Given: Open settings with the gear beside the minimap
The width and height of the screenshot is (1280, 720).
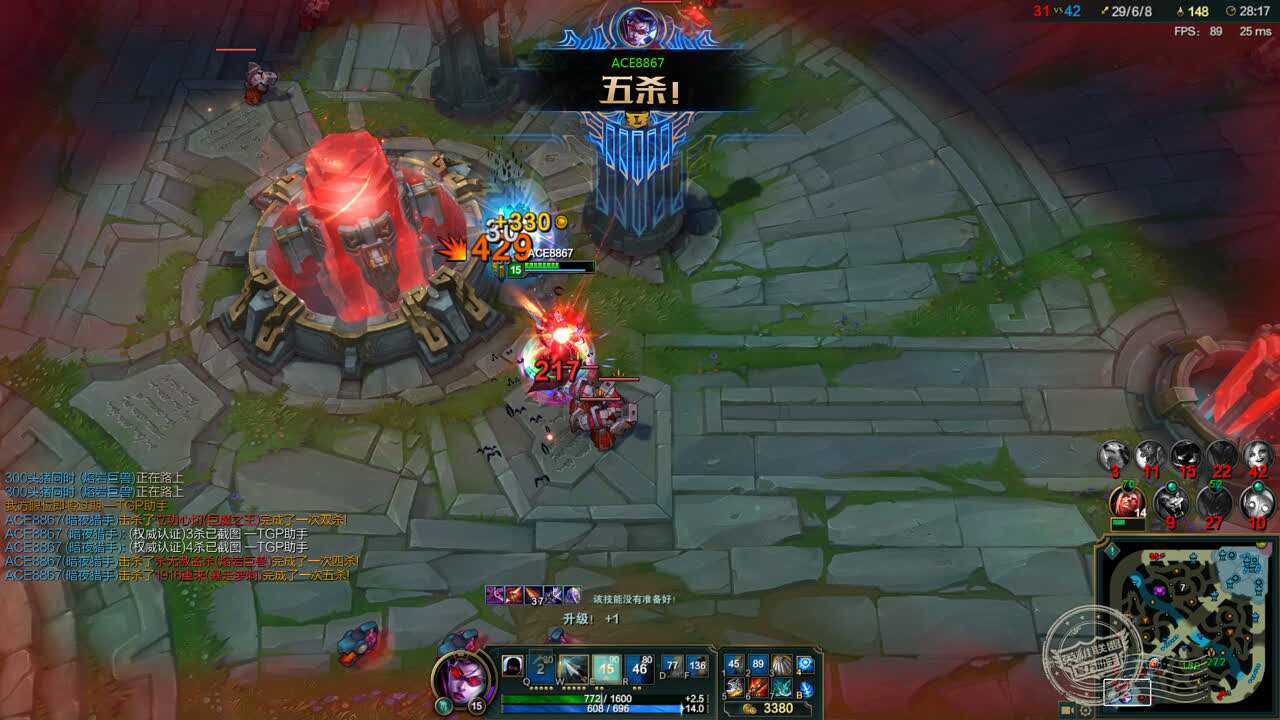Looking at the screenshot, I should (x=1085, y=709).
